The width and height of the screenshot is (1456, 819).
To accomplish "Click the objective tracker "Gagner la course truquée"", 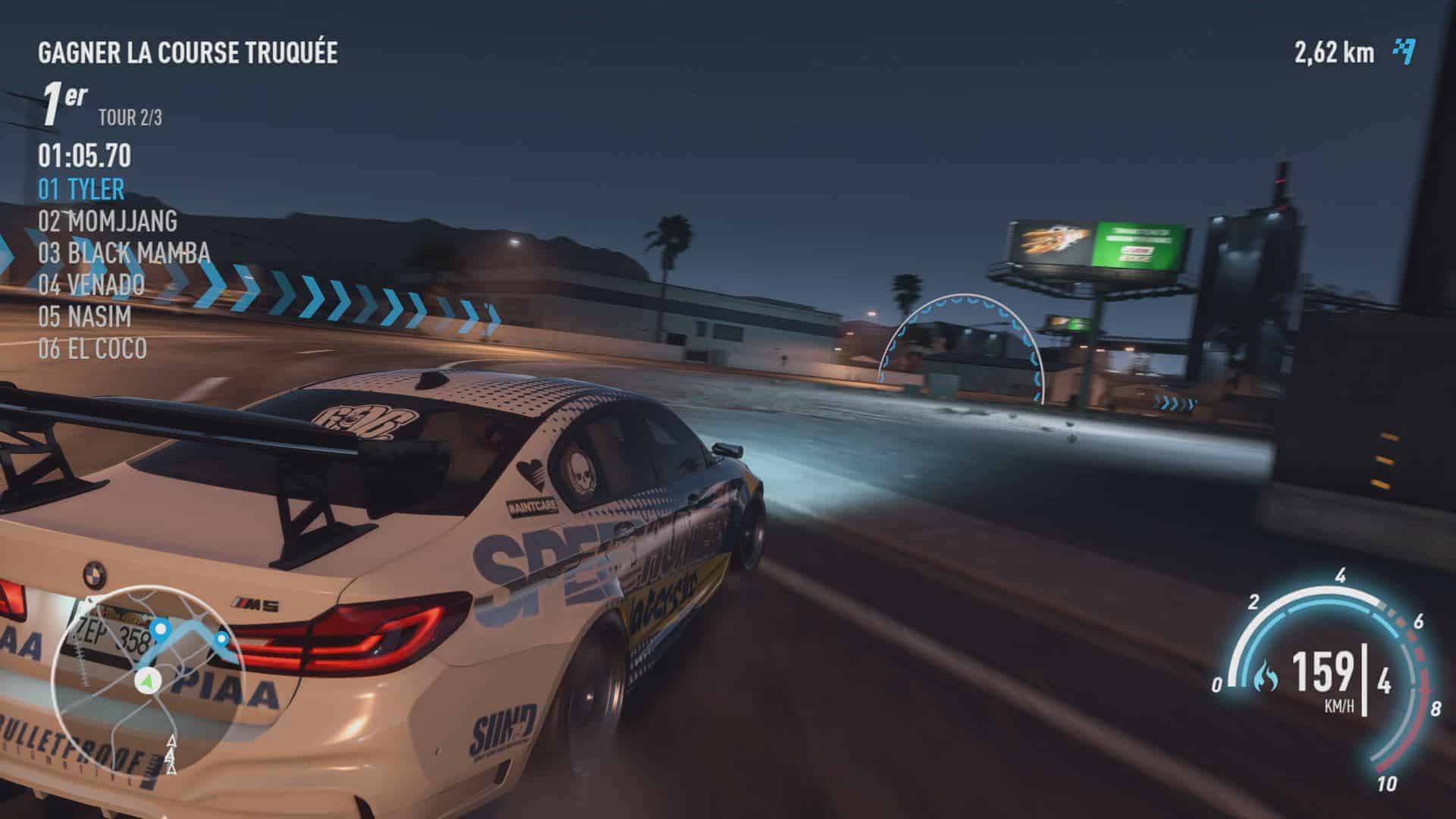I will (187, 53).
